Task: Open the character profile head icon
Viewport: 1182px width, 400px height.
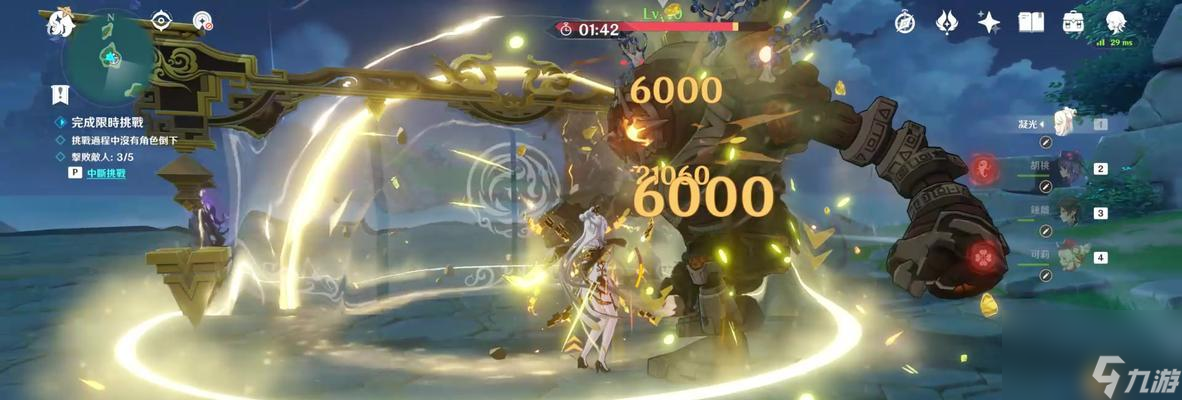Action: pos(1117,22)
